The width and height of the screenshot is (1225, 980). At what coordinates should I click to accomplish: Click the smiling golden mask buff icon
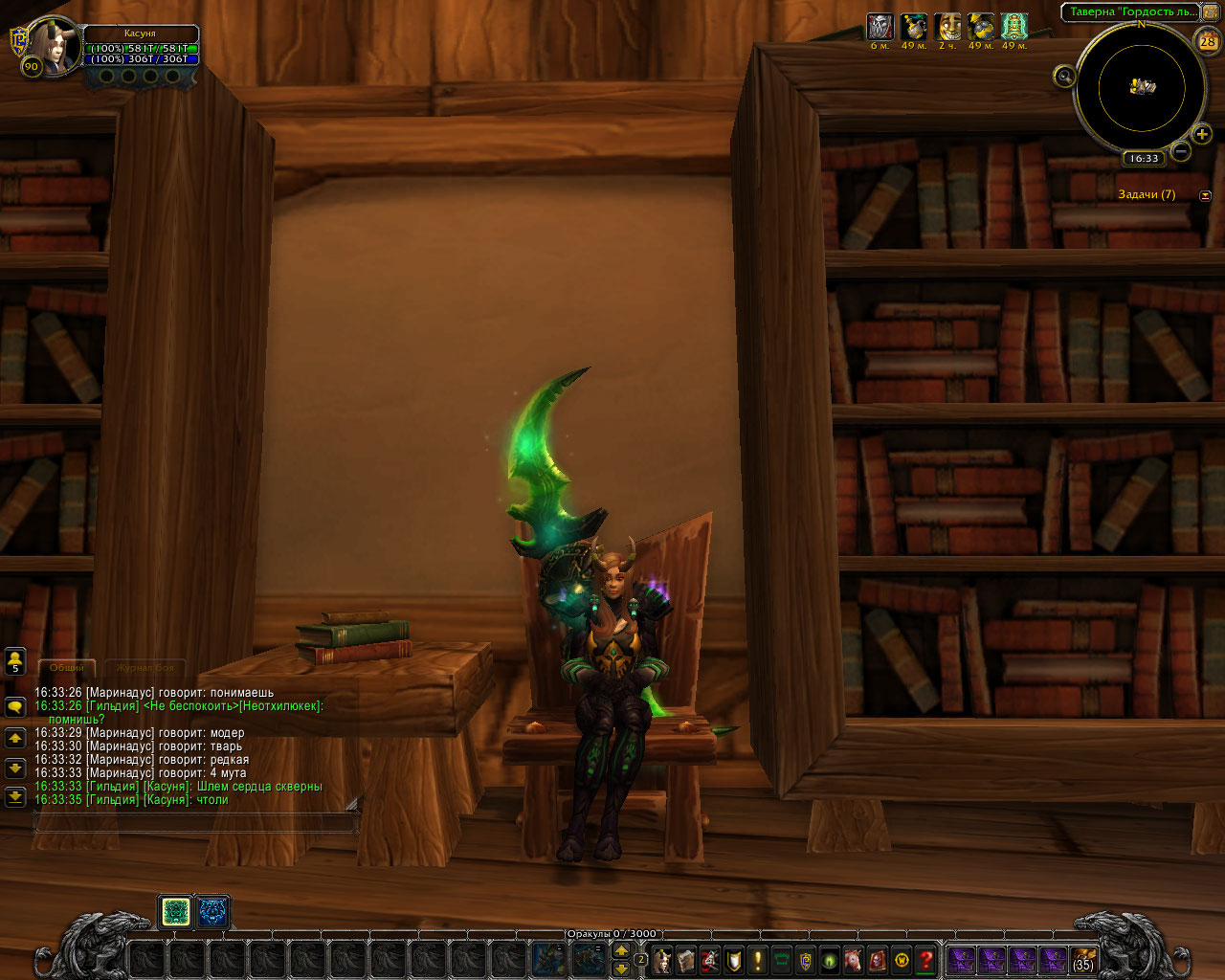pyautogui.click(x=948, y=27)
